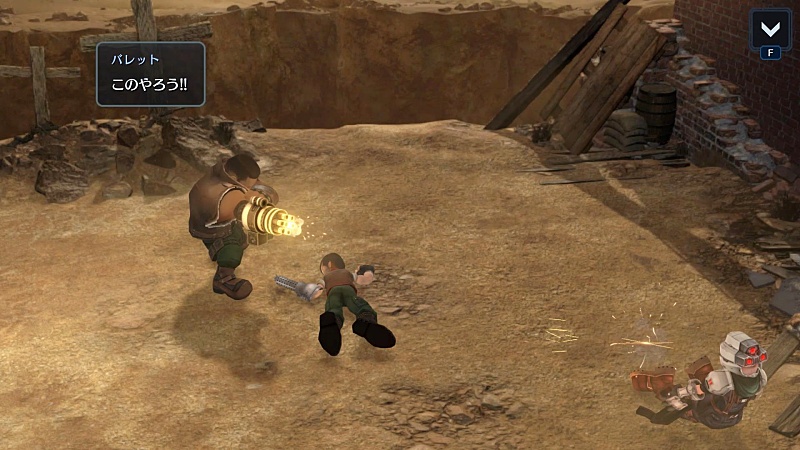Screen dimensions: 800x450
Task: Advance Barret's dialogue box
Action: 151,74
